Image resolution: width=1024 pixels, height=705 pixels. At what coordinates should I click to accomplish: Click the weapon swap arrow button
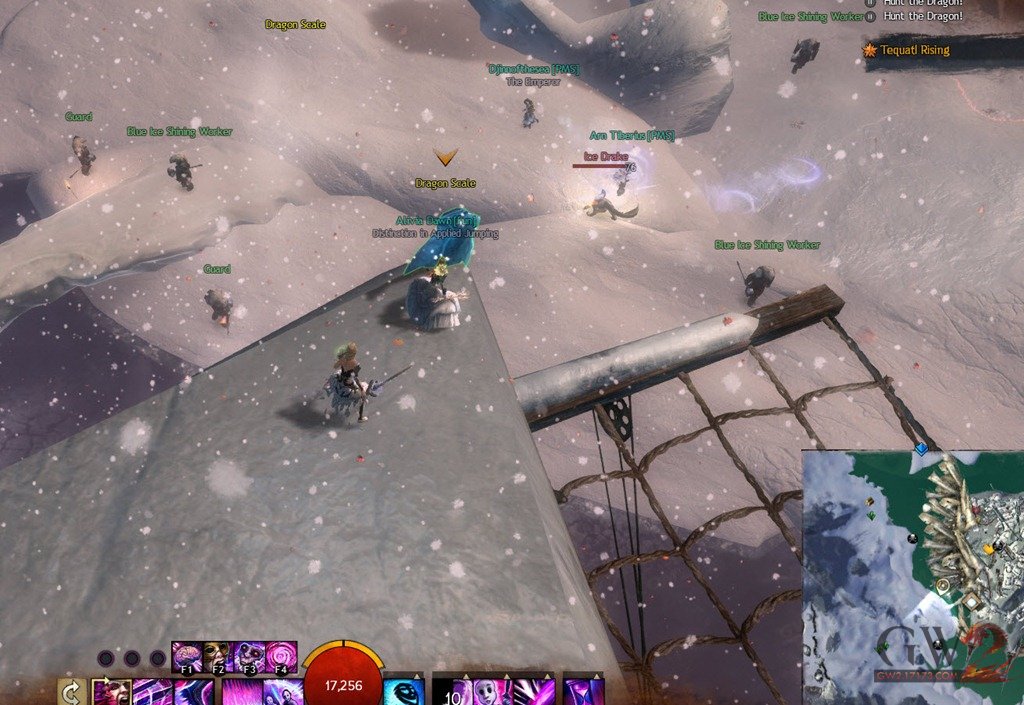(x=71, y=692)
